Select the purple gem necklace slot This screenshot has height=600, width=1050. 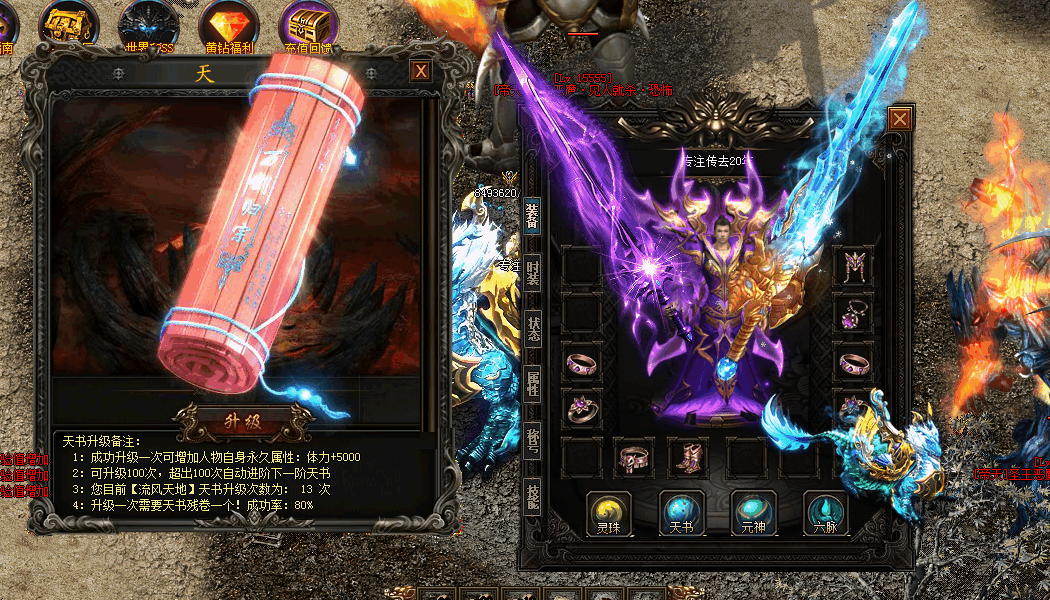[853, 314]
